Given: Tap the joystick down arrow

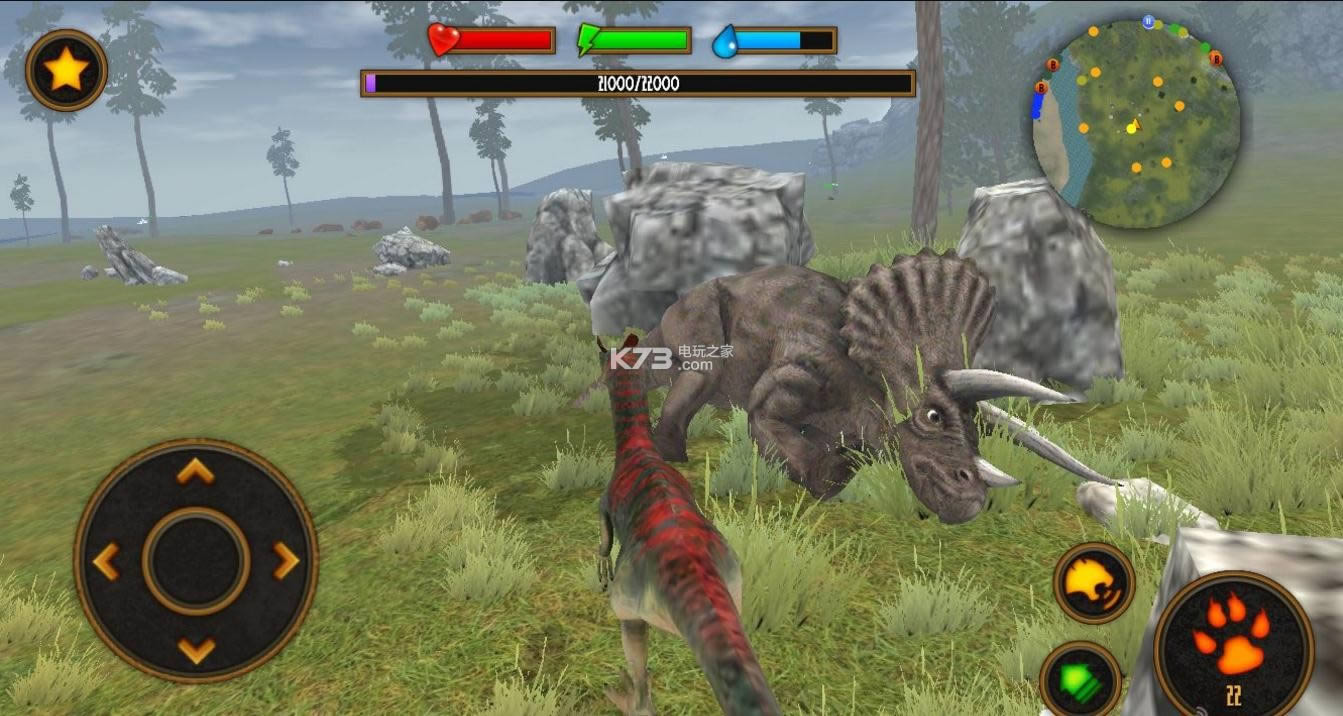Looking at the screenshot, I should 196,650.
